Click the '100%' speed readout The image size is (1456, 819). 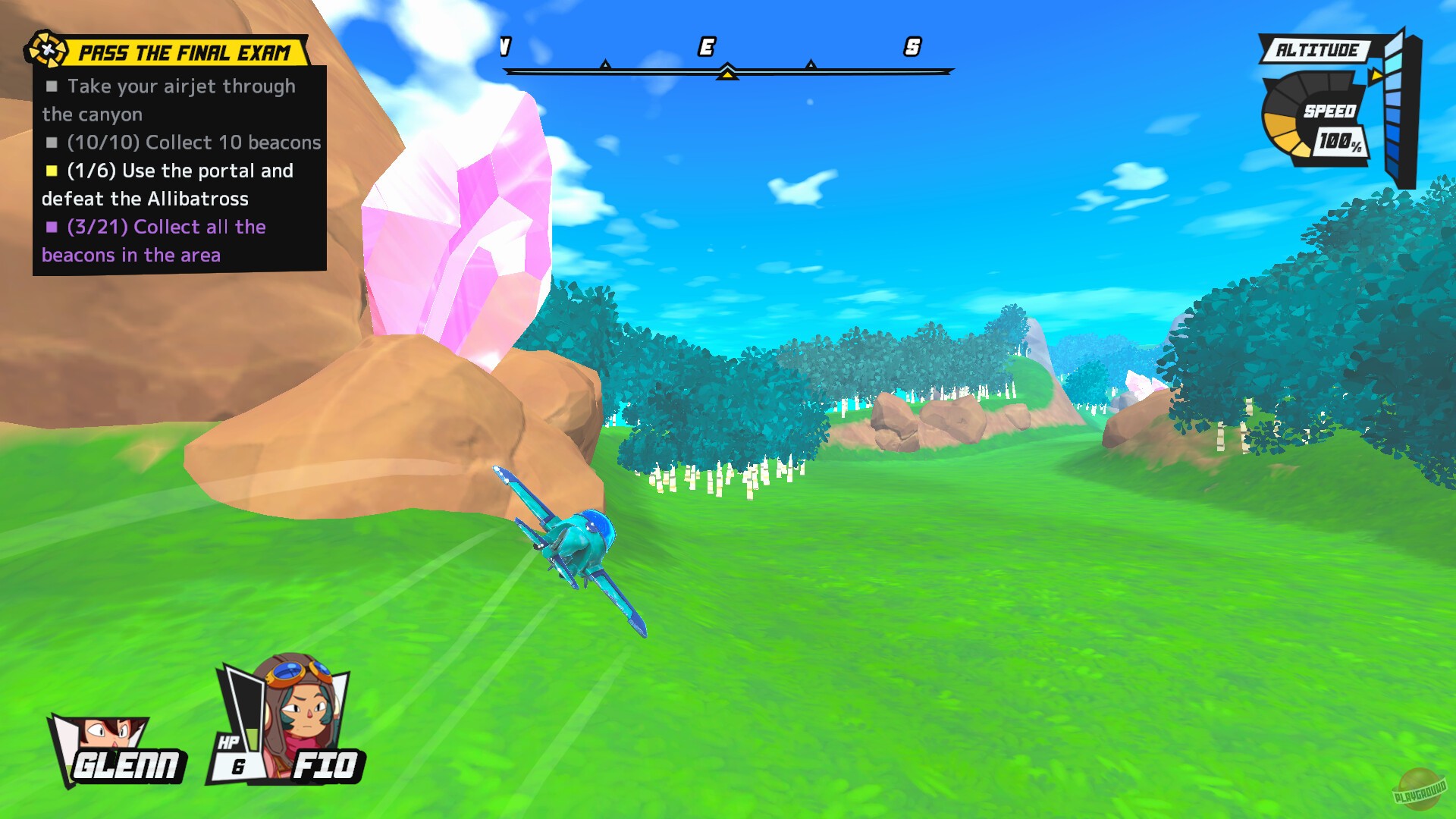1342,141
